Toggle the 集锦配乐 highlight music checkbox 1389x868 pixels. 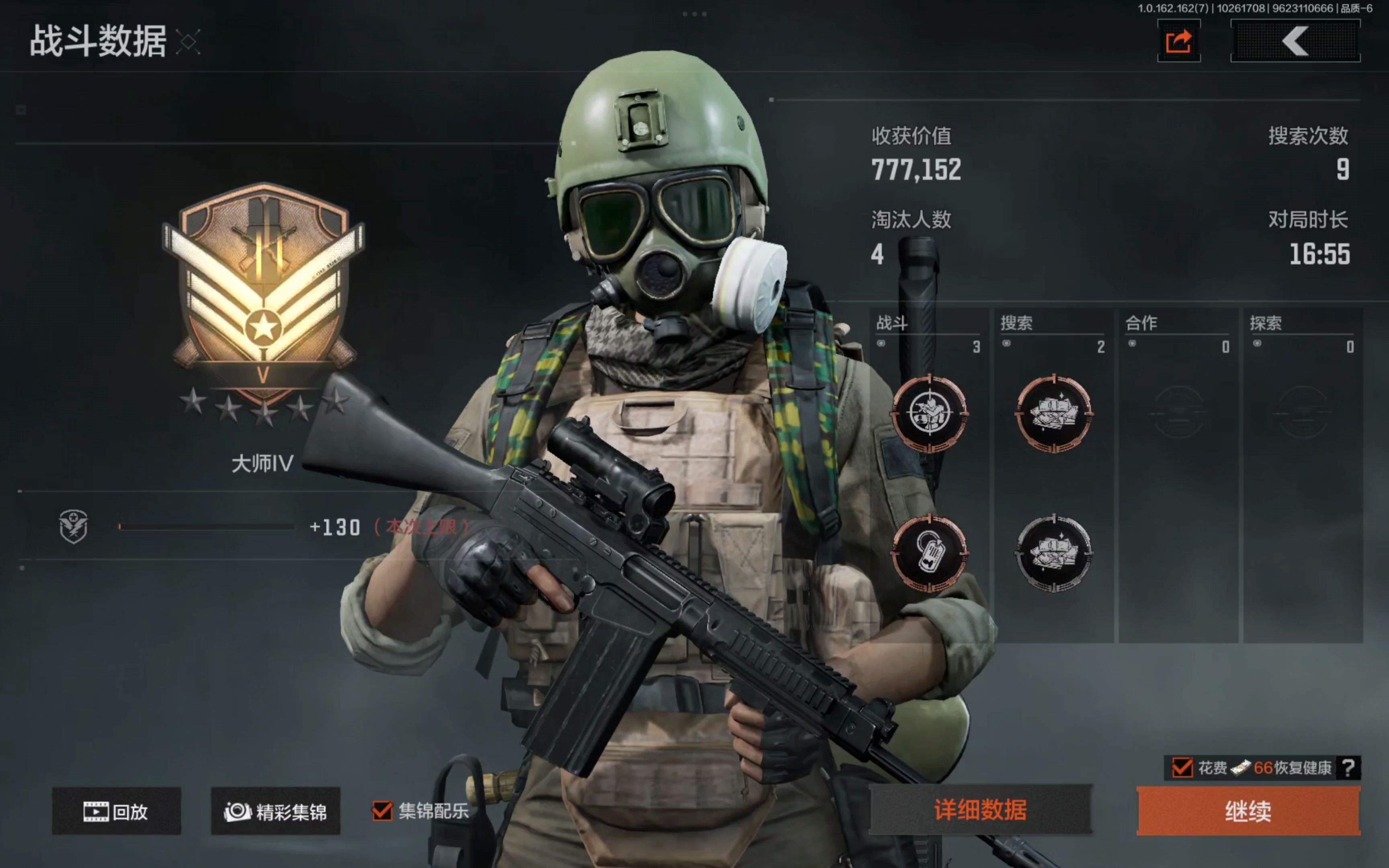[x=382, y=811]
